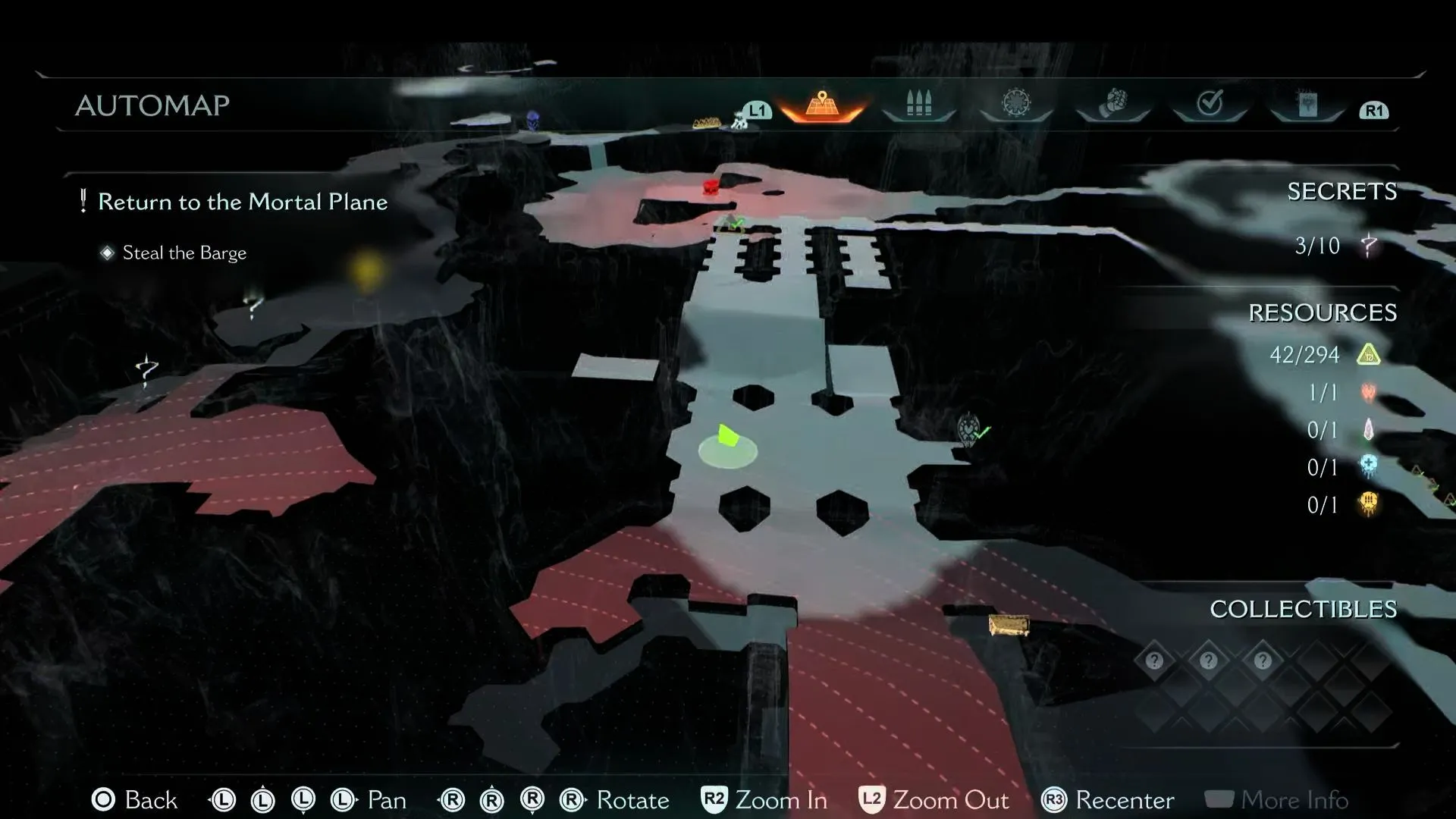Select the Steal the Barge sub-objective
This screenshot has height=819, width=1456.
pos(184,253)
